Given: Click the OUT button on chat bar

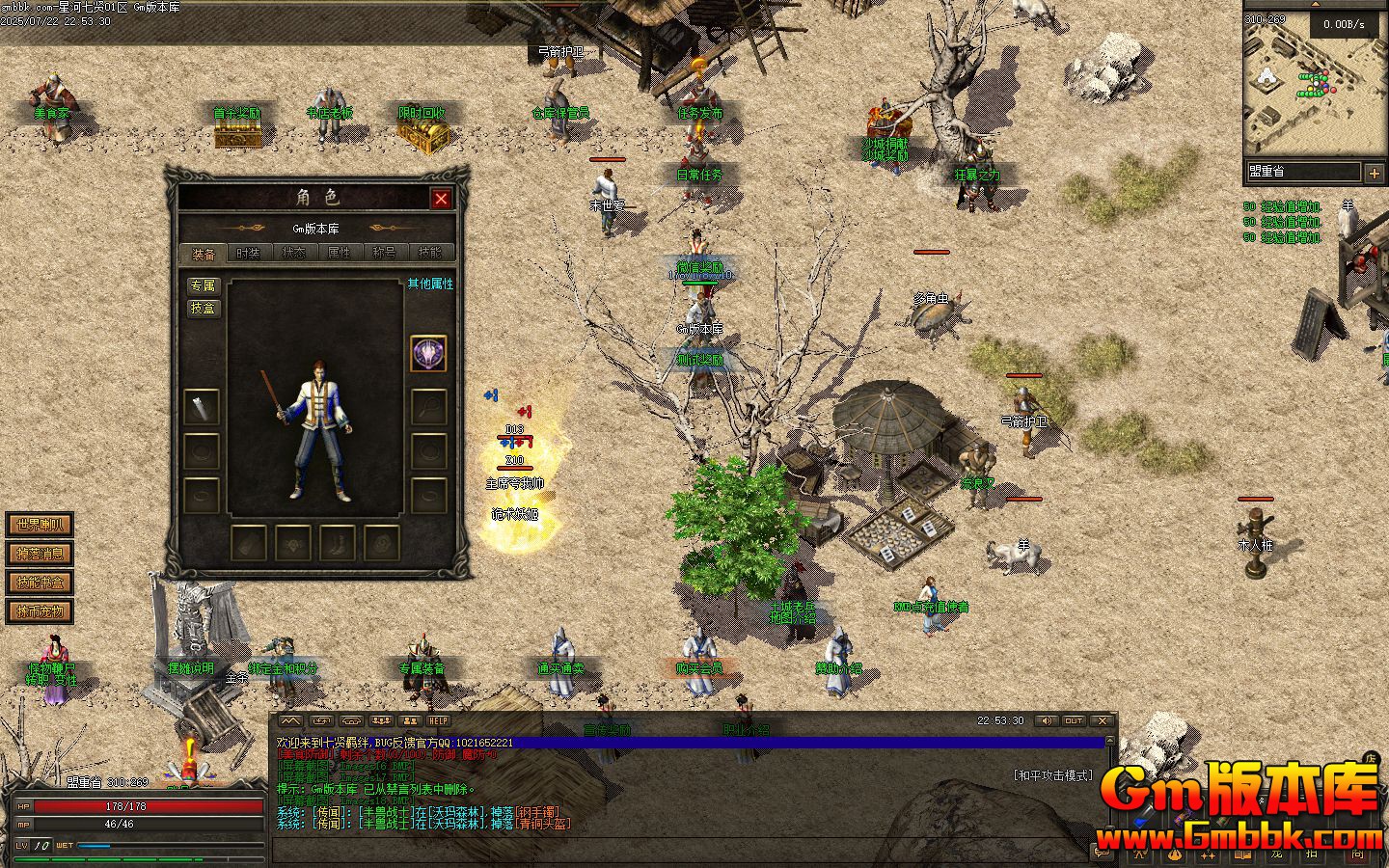Looking at the screenshot, I should click(x=1074, y=721).
